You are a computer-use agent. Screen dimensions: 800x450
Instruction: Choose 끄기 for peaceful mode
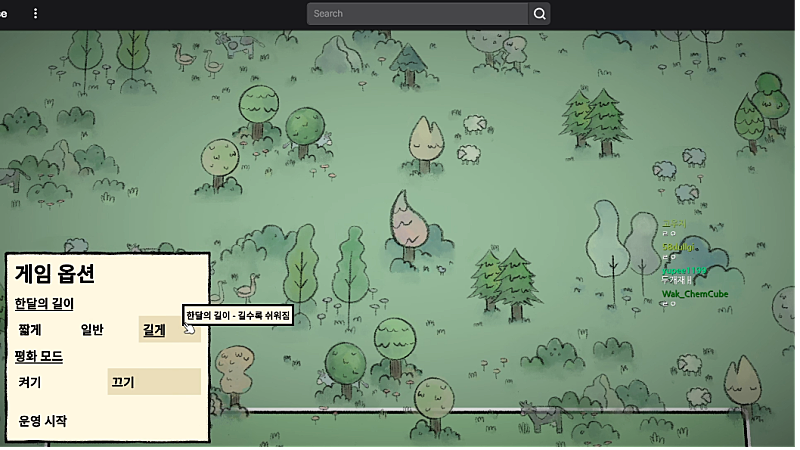pyautogui.click(x=123, y=382)
